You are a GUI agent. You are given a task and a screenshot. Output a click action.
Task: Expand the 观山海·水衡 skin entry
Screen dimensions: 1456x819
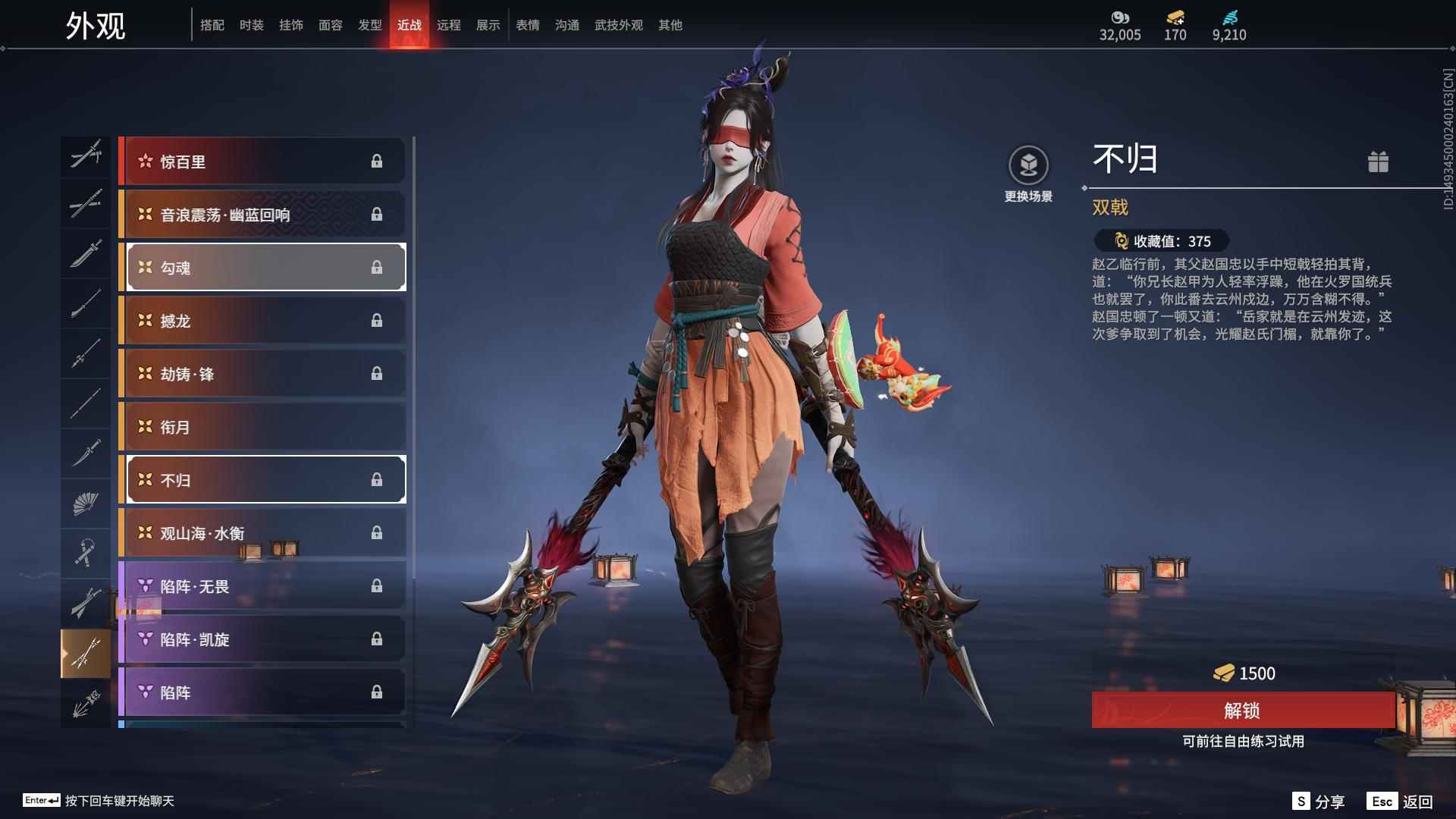pos(264,532)
